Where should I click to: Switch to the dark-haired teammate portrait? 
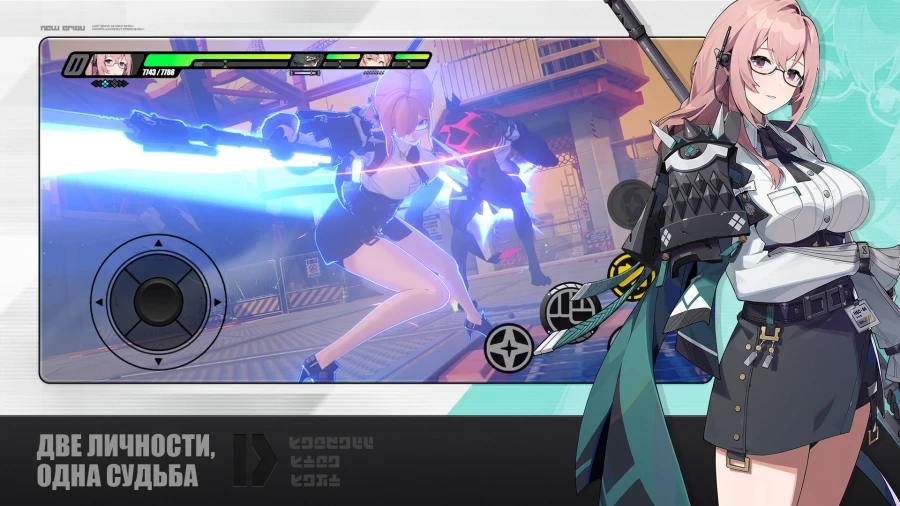[x=308, y=60]
